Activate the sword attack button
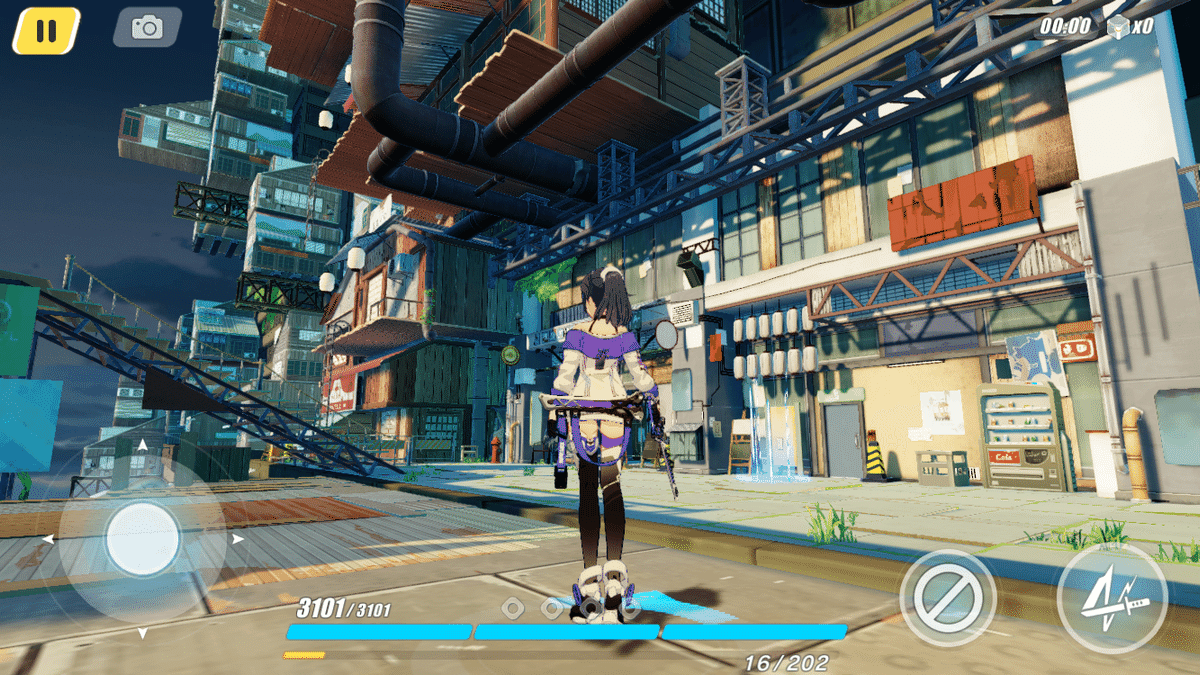 tap(1112, 598)
